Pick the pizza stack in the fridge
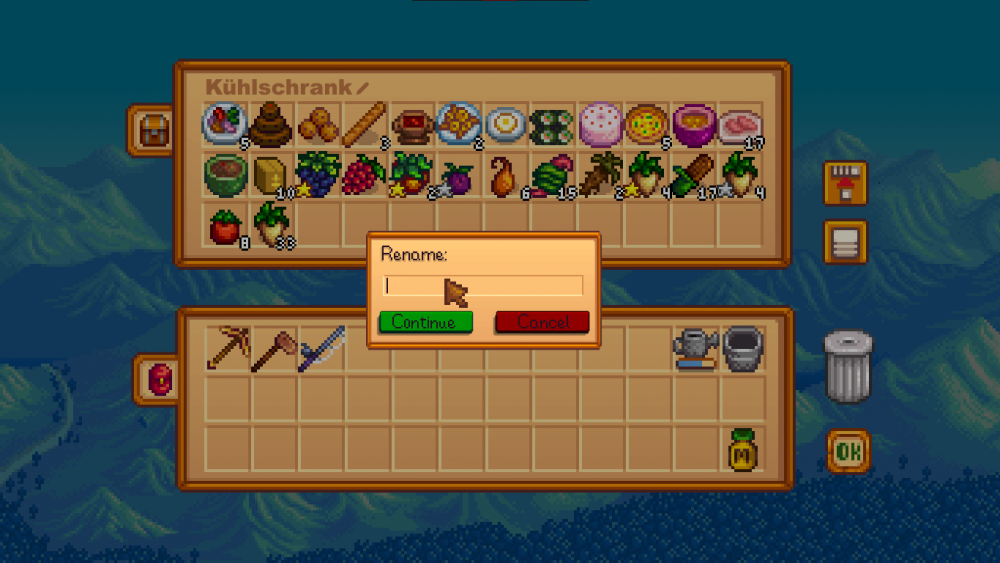1000x563 pixels. point(646,126)
